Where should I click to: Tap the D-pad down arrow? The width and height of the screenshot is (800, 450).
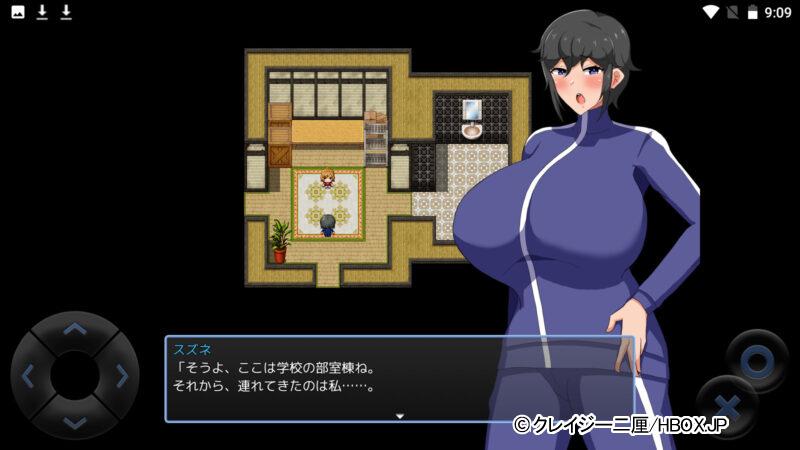(x=74, y=421)
